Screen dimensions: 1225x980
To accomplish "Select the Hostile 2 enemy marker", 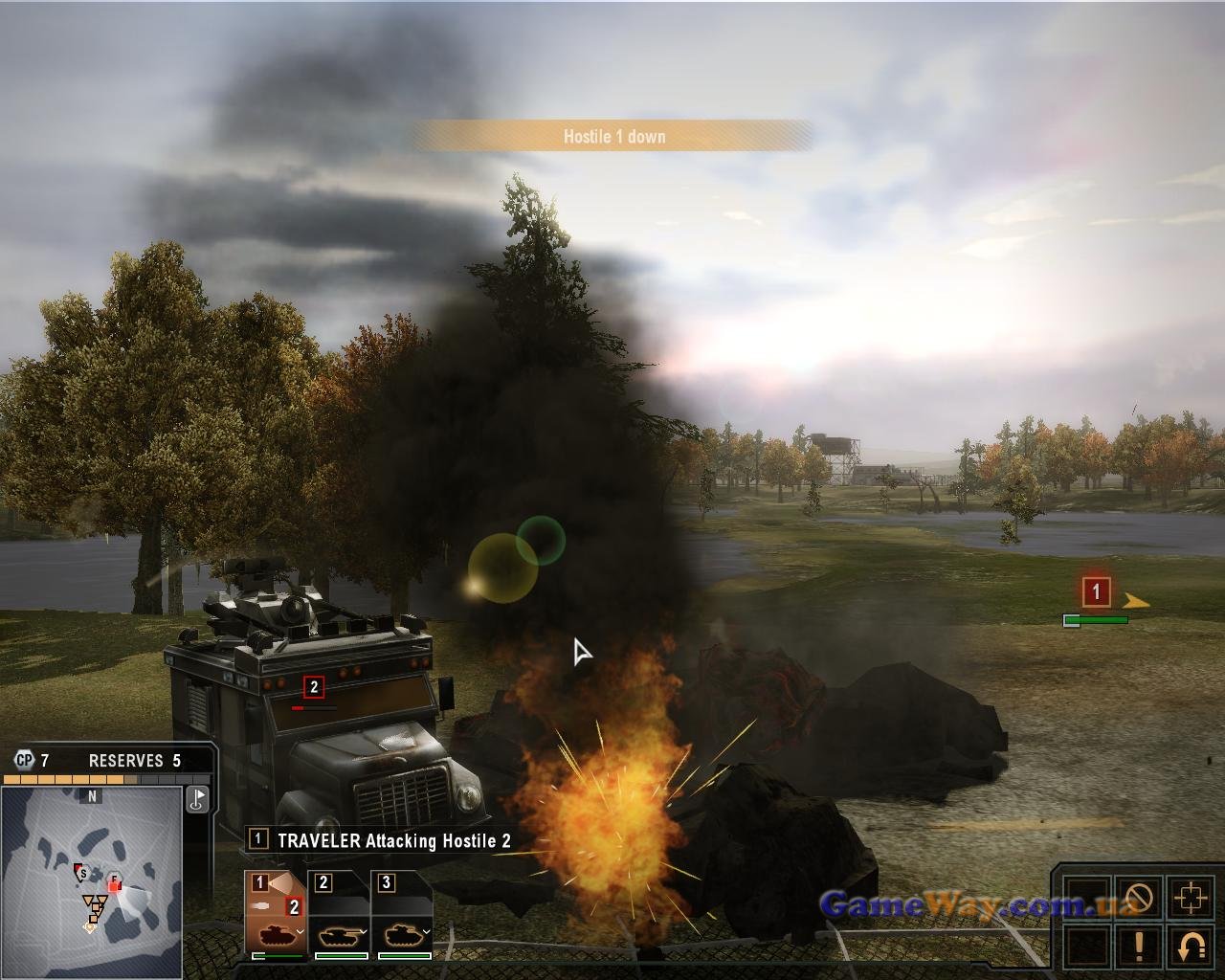I will (313, 687).
